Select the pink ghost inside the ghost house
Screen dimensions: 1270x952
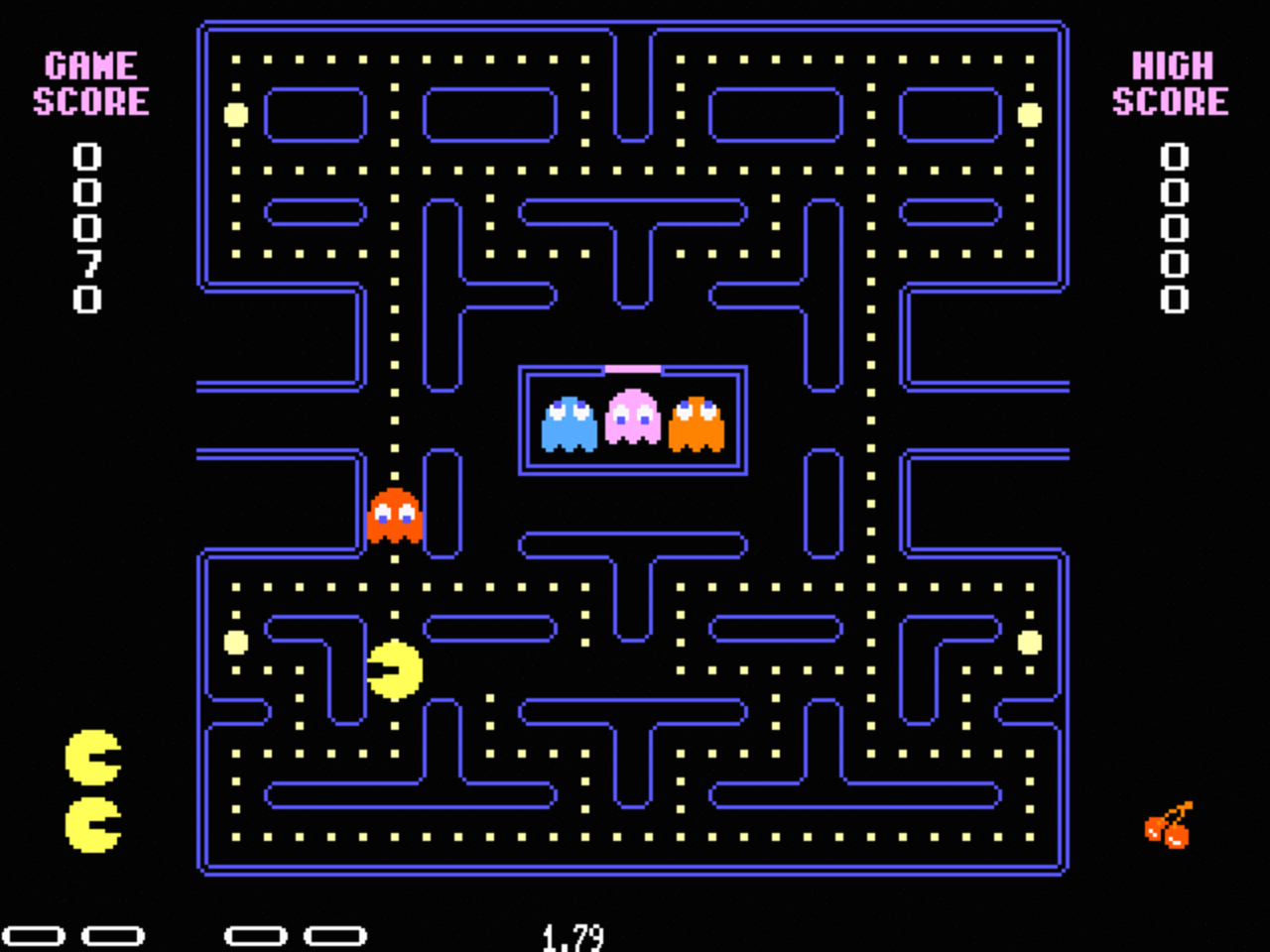(635, 418)
